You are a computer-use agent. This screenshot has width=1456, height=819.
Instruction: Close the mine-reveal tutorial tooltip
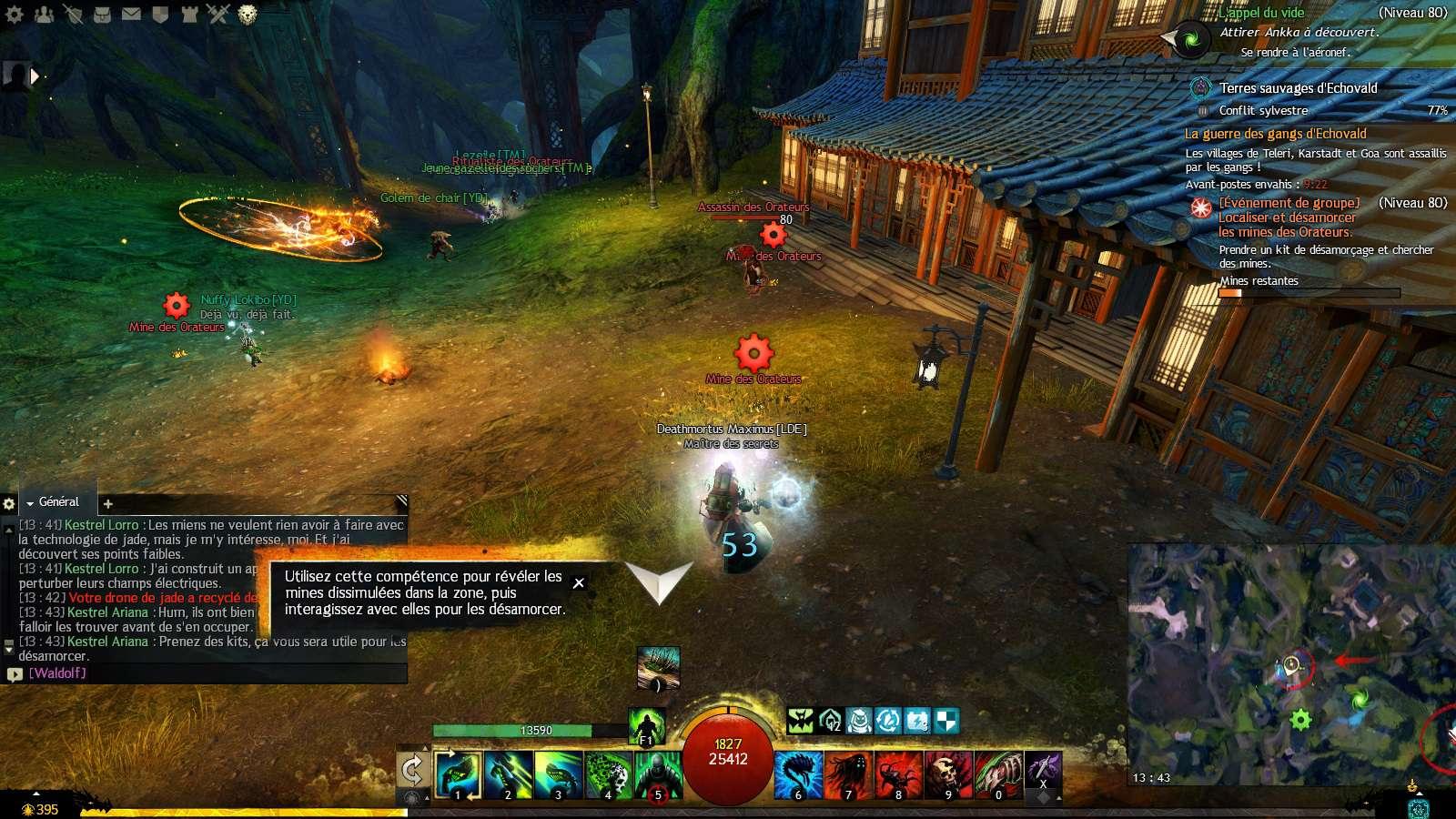pos(579,583)
